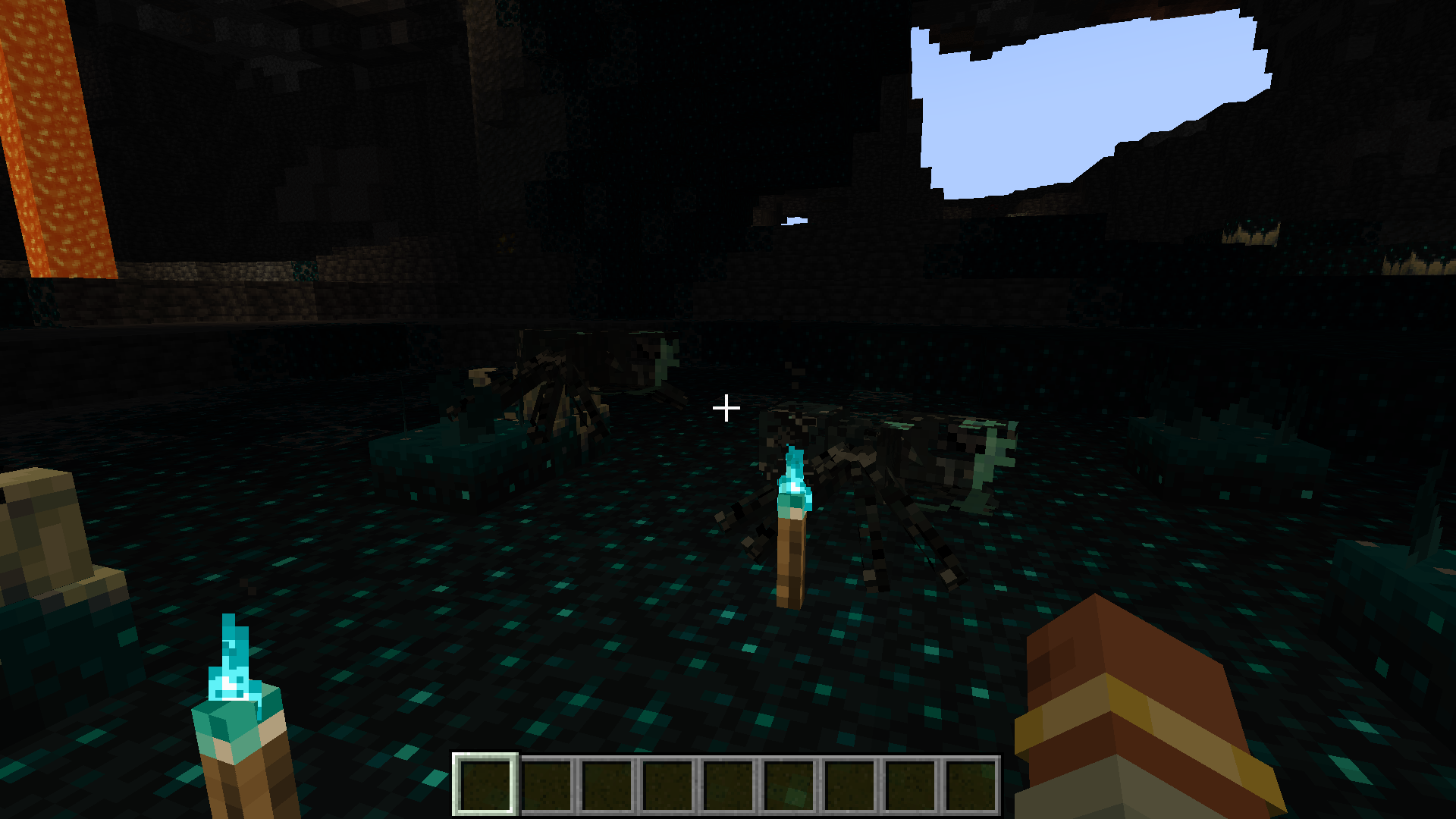Click the soul torch beside the spider
This screenshot has height=819, width=1456.
coord(792,531)
